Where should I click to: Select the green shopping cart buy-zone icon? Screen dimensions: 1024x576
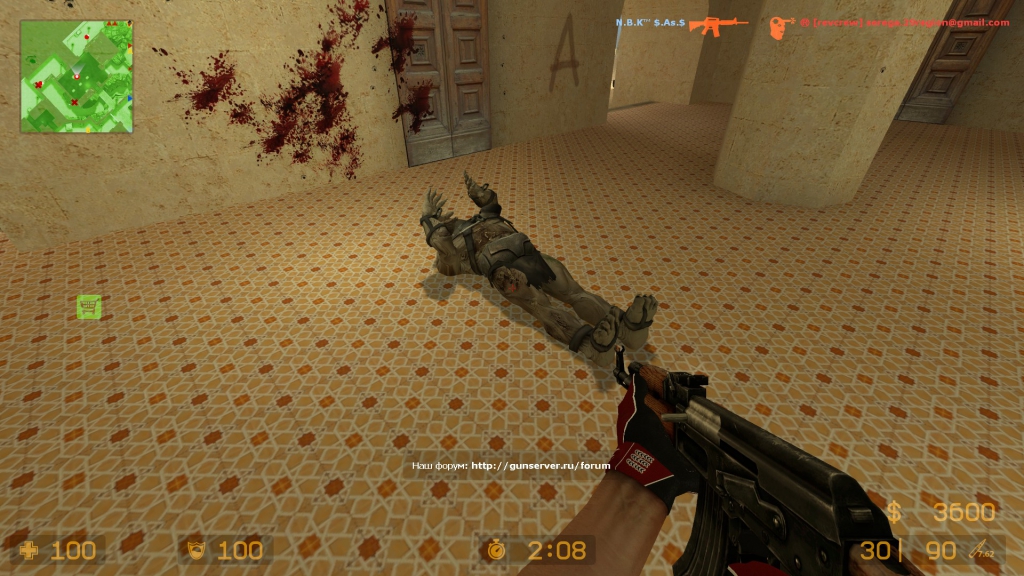89,307
